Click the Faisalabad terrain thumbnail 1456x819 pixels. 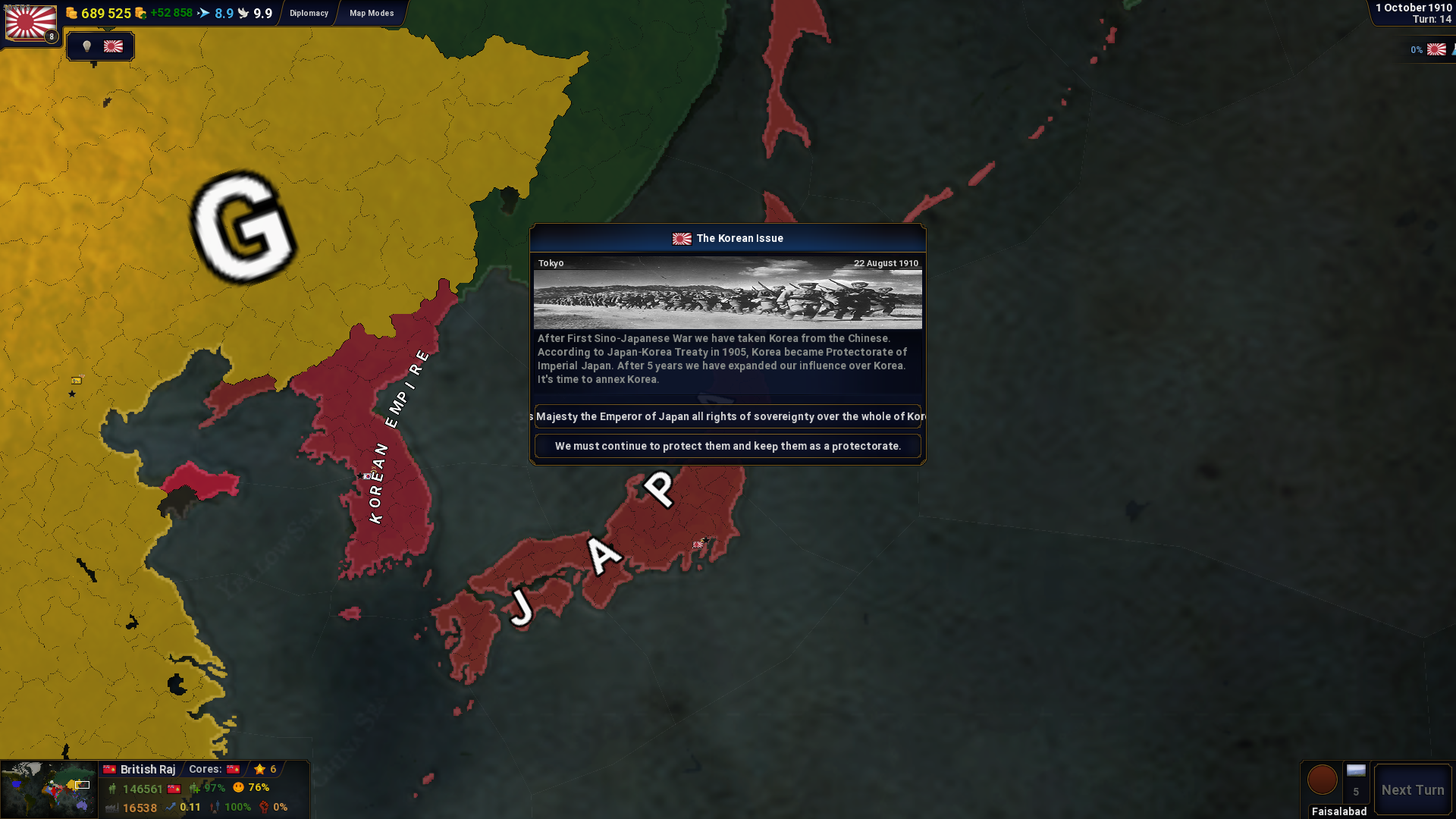(x=1356, y=771)
